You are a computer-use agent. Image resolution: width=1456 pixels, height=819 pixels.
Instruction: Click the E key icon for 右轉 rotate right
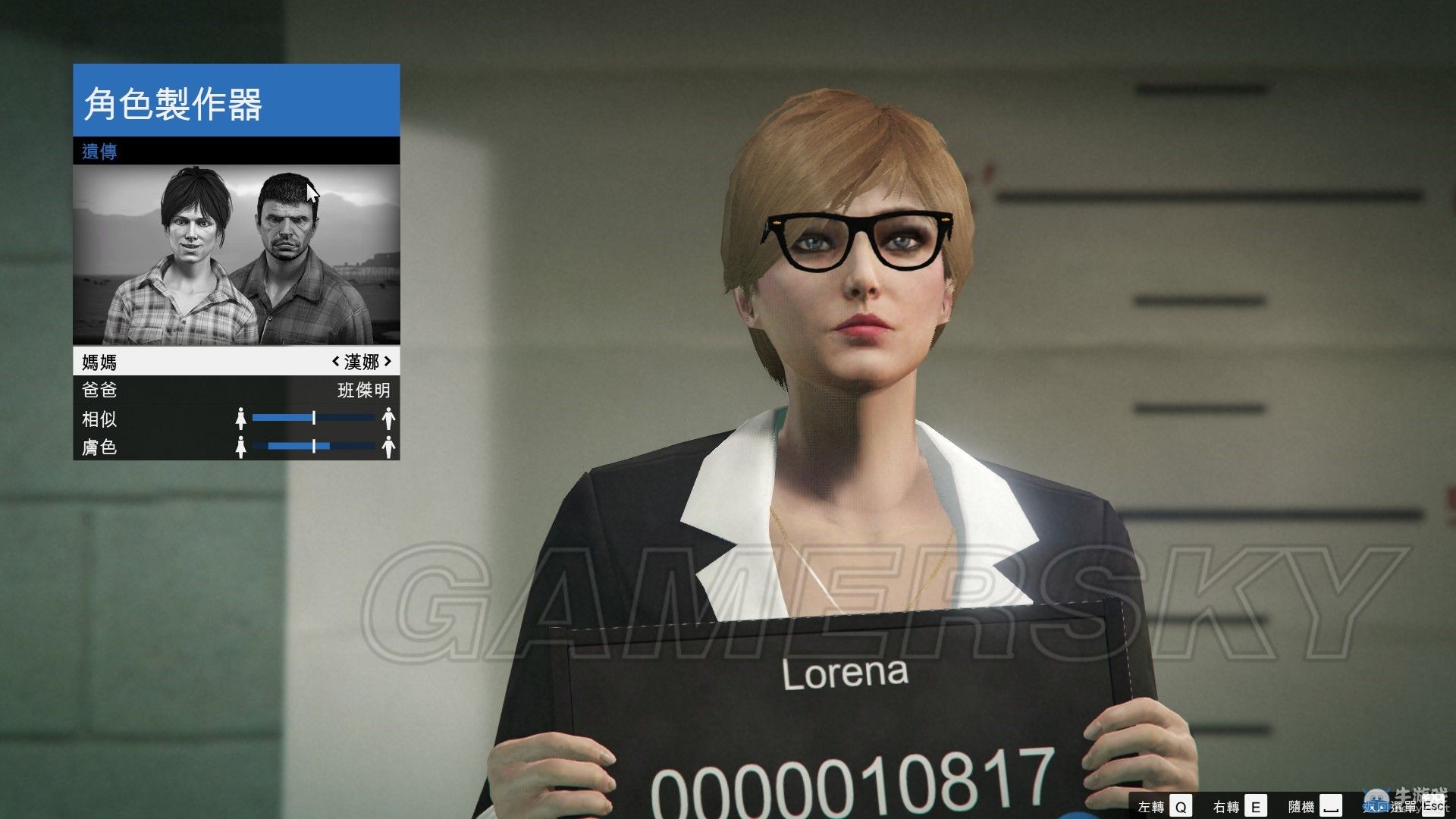tap(1257, 805)
